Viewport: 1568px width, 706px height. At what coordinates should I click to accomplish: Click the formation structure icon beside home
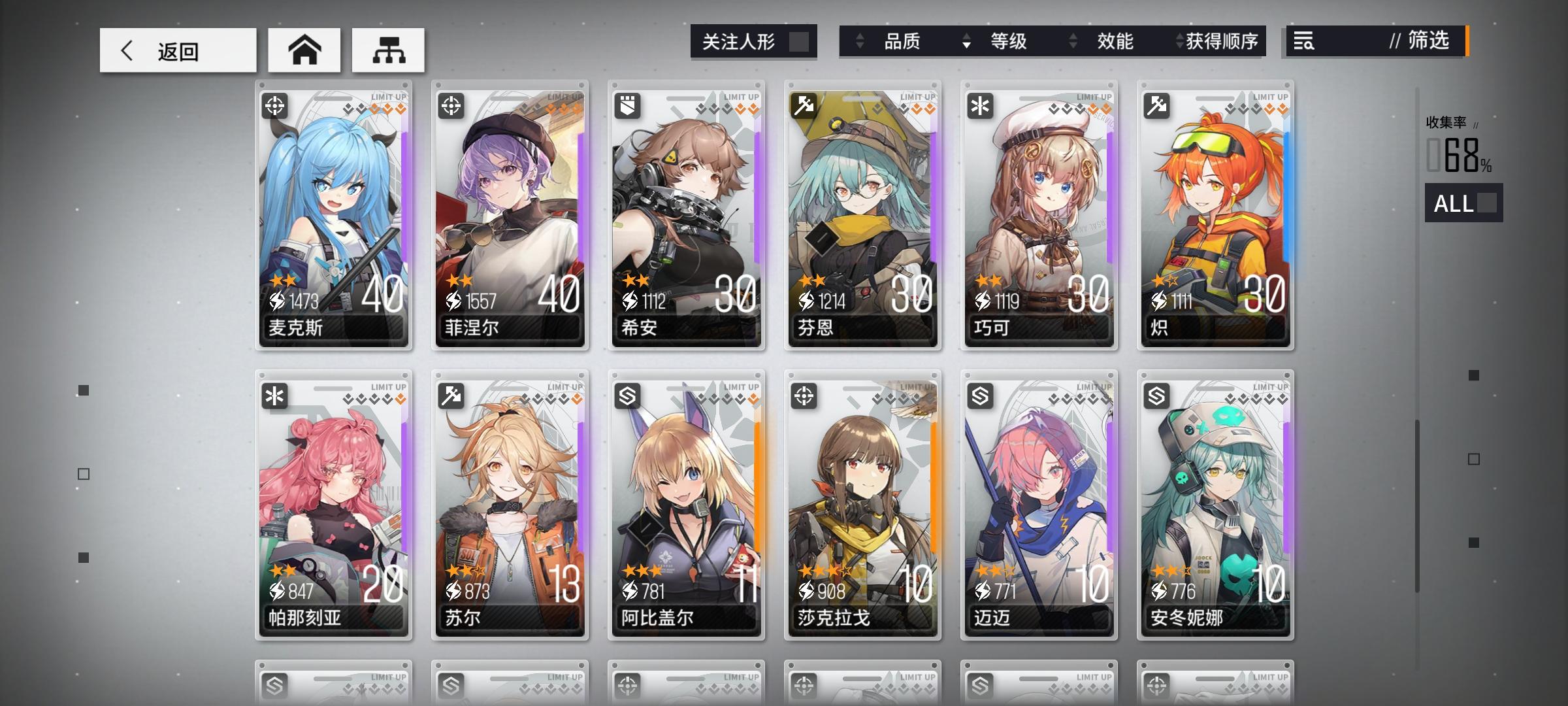pos(387,49)
